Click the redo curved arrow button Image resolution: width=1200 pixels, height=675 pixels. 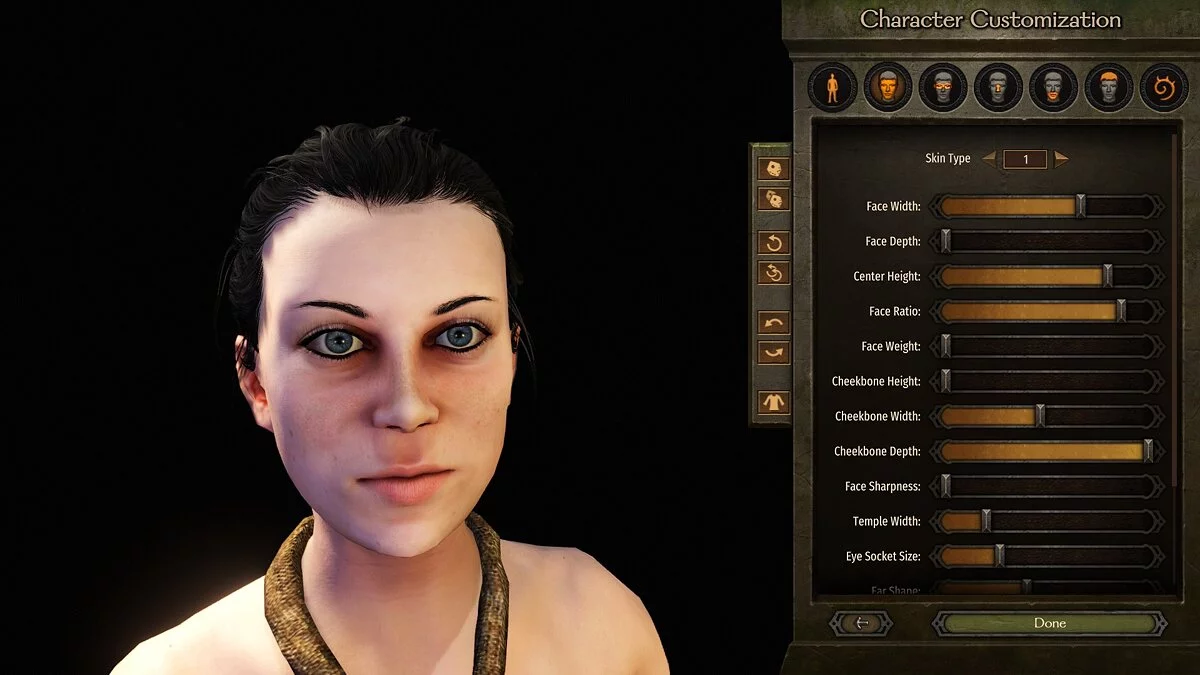click(774, 353)
